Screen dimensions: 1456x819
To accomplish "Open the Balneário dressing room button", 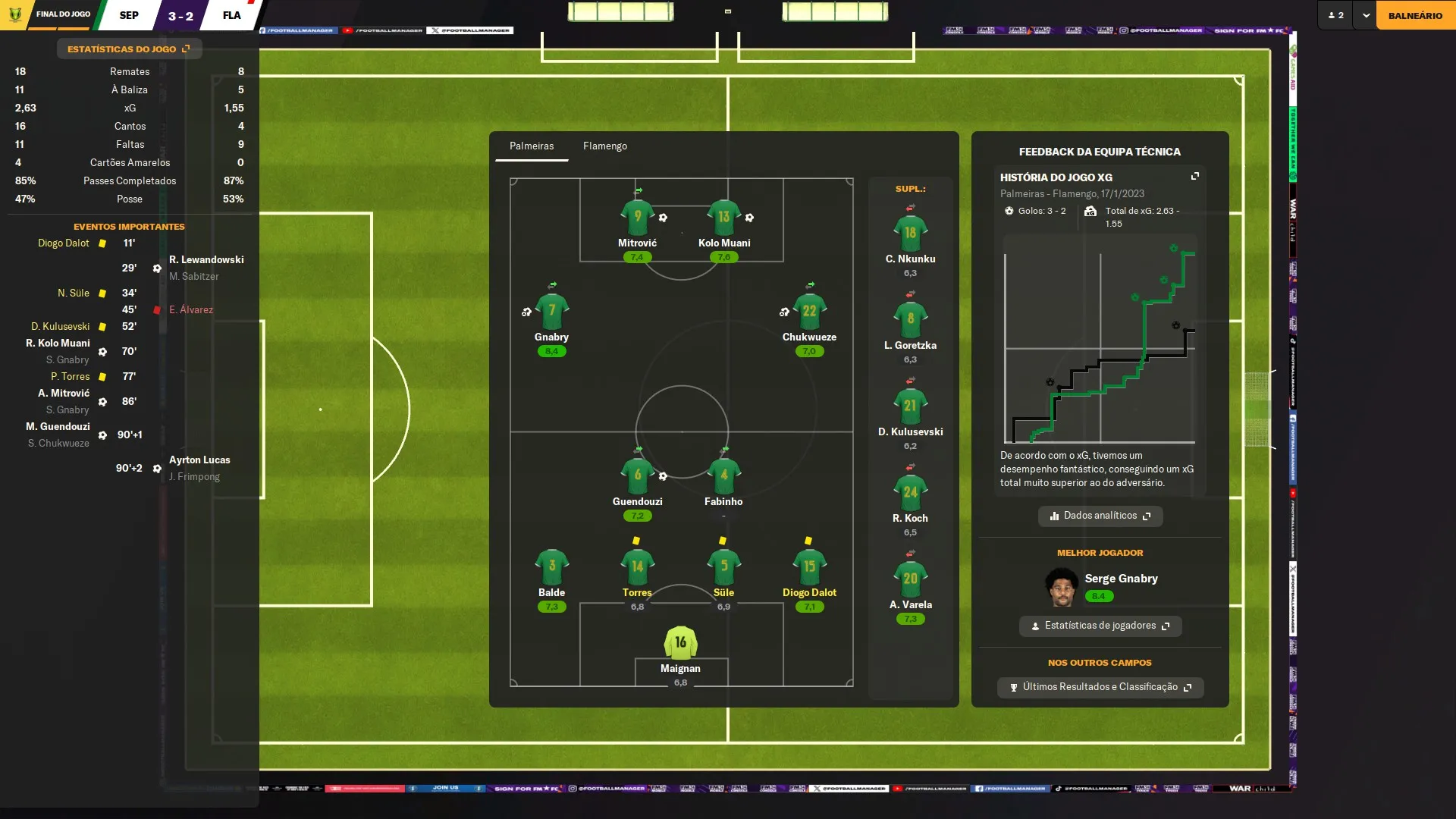I will tap(1415, 15).
